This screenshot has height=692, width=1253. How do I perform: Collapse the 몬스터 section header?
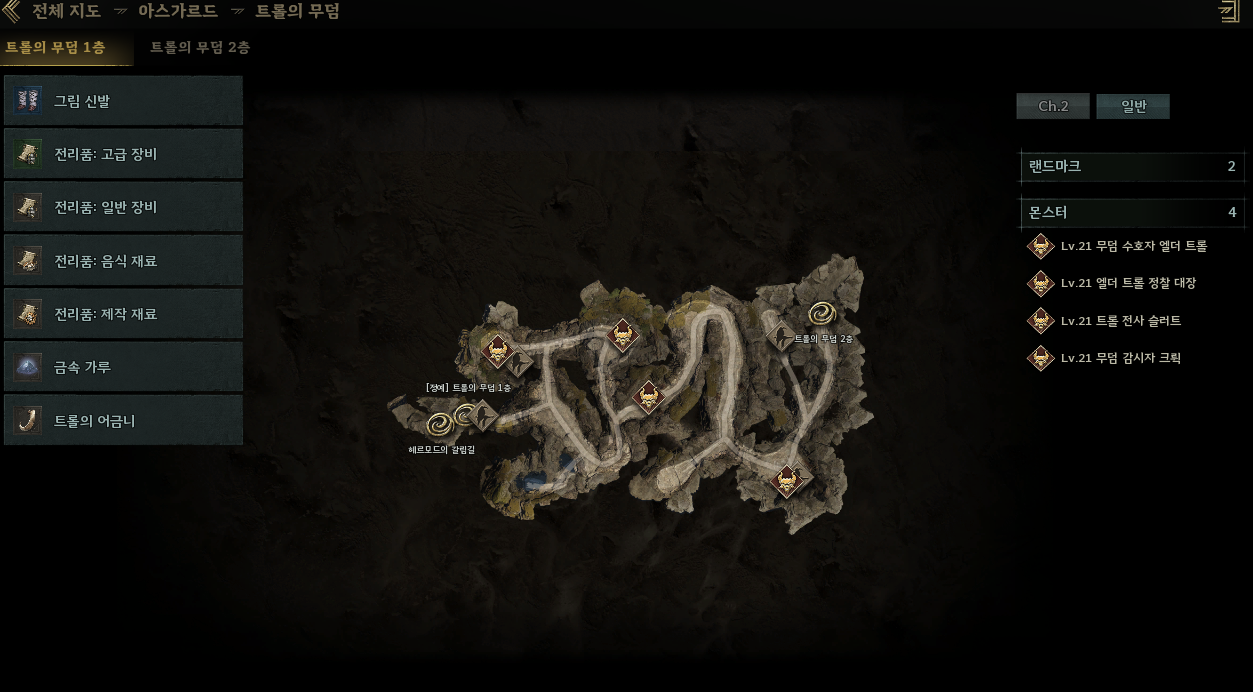[1132, 212]
